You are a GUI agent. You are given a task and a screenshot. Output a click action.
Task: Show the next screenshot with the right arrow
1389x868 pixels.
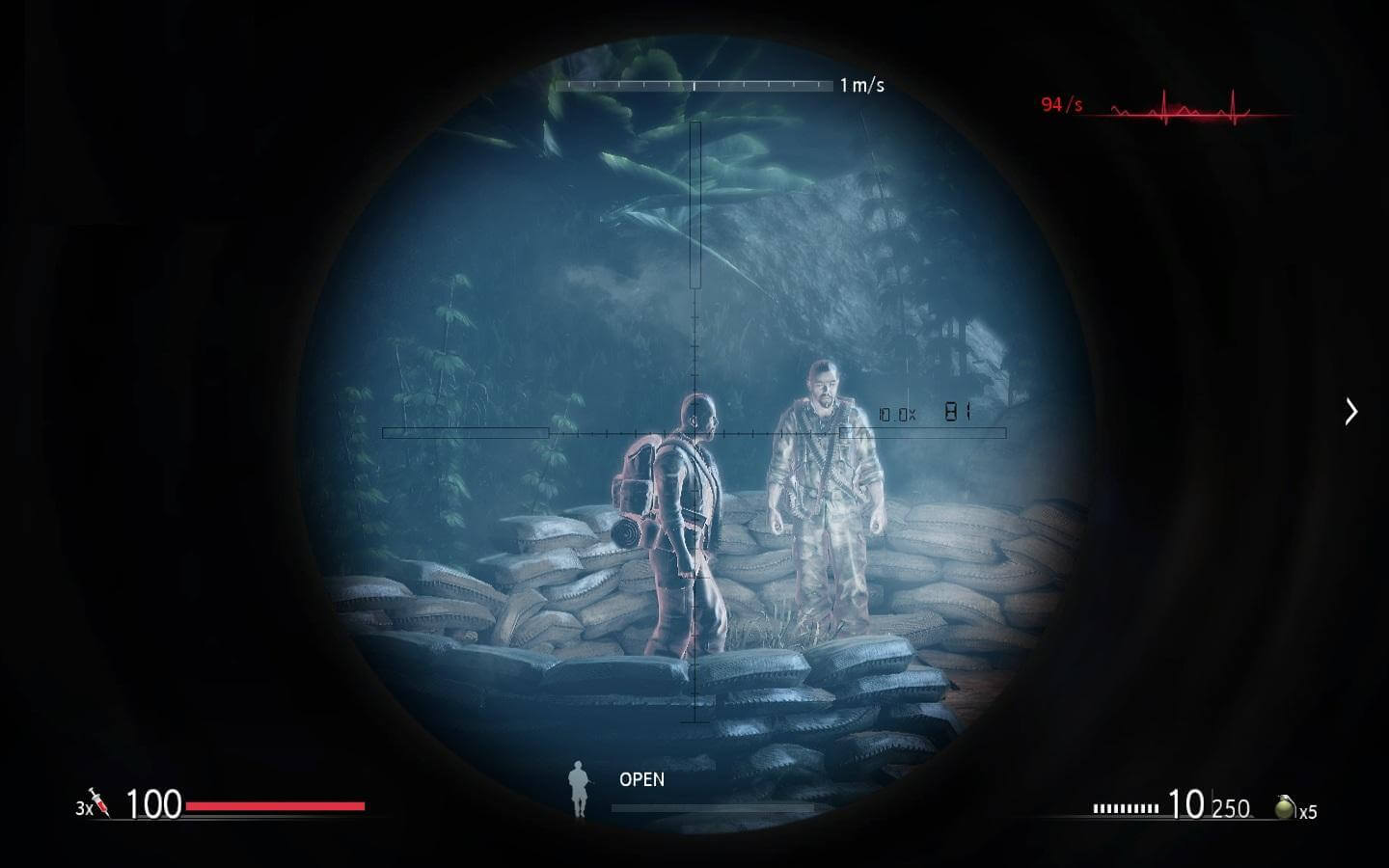coord(1351,412)
